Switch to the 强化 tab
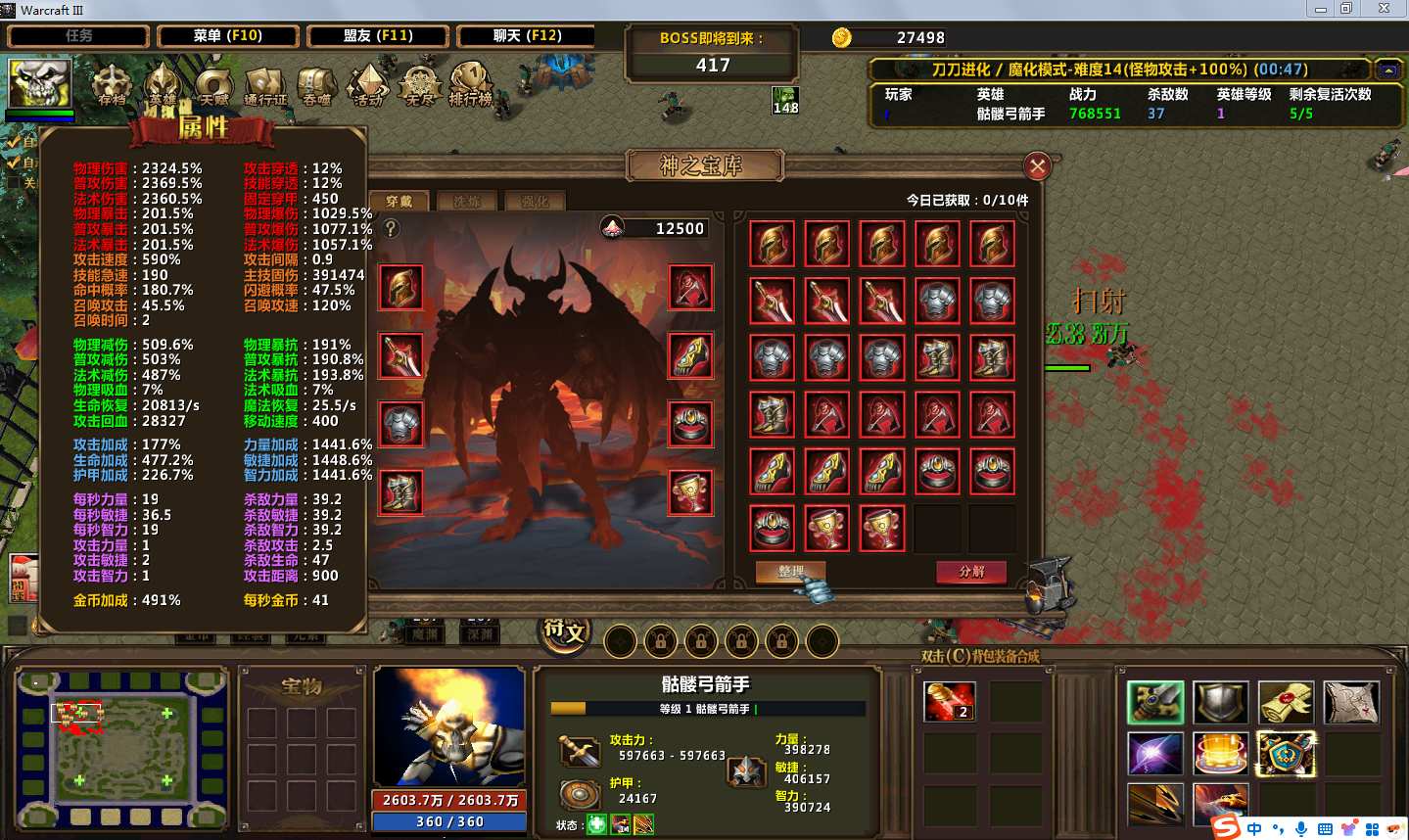1409x840 pixels. coord(535,202)
